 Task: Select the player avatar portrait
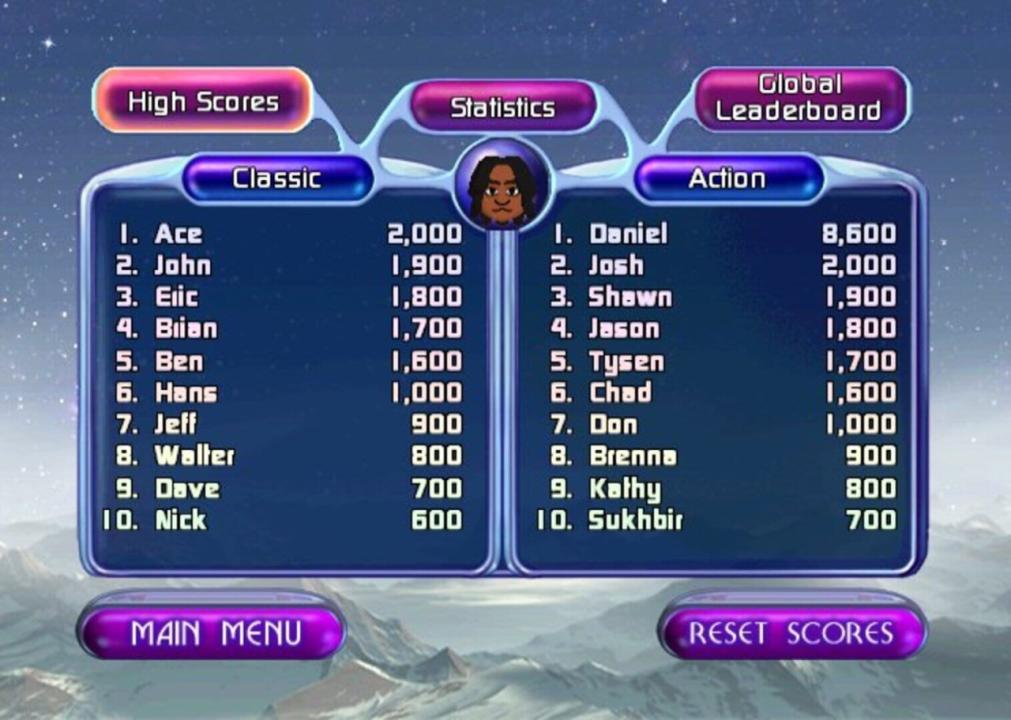click(502, 187)
